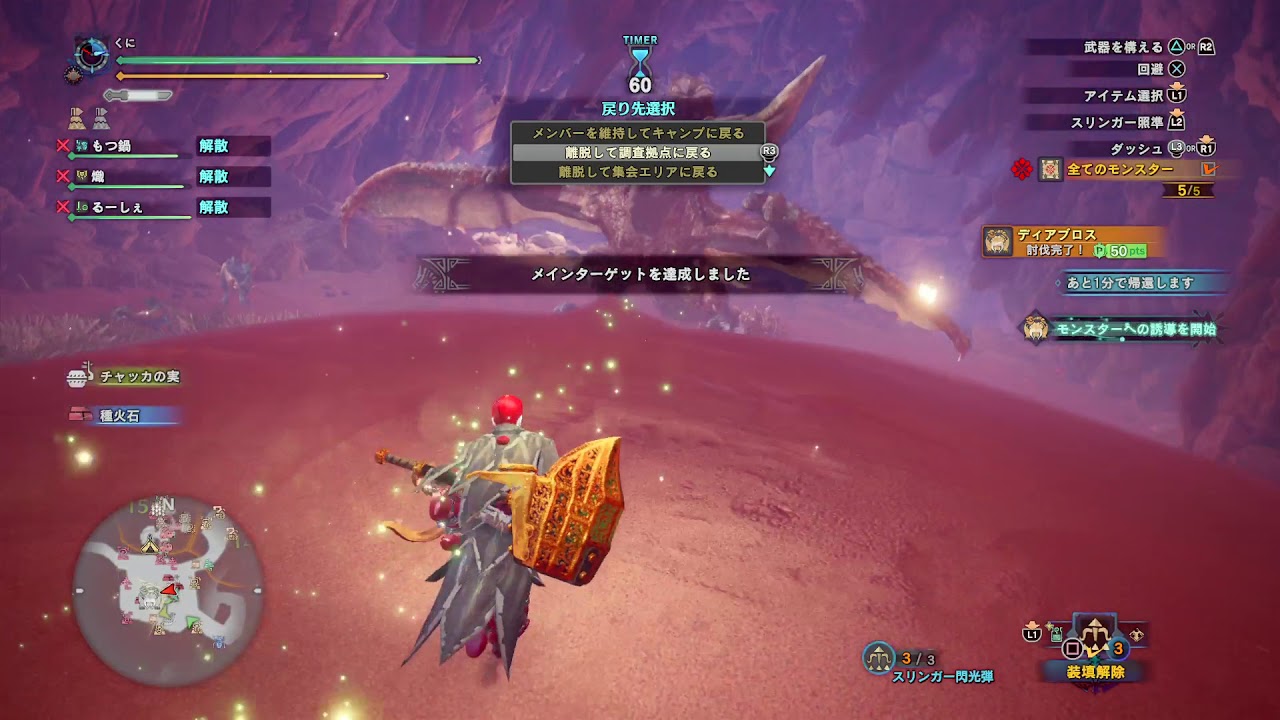Select 離脱して集会エリアに戻る option

(x=637, y=172)
